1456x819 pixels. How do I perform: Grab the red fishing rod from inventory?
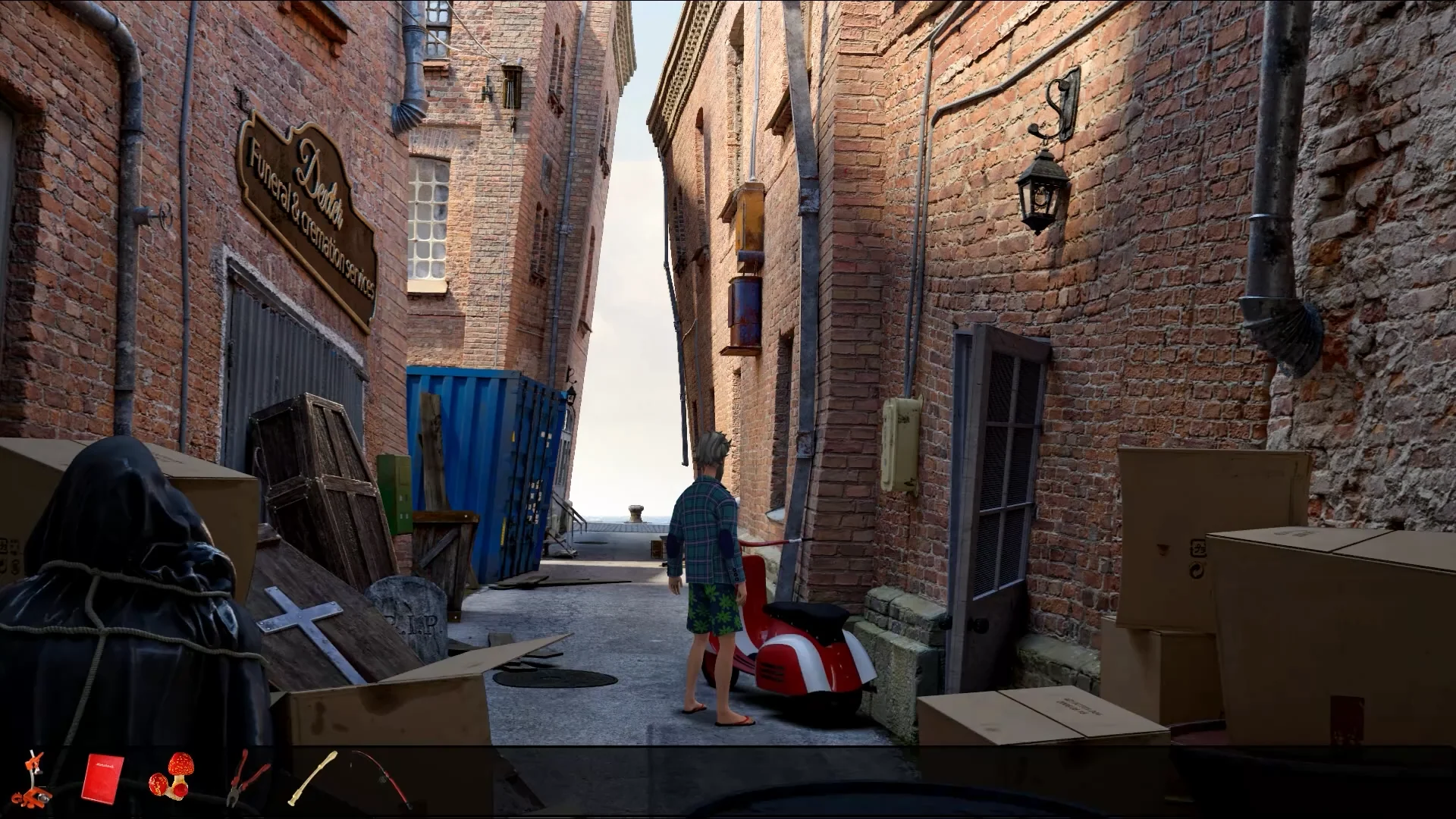pyautogui.click(x=383, y=777)
